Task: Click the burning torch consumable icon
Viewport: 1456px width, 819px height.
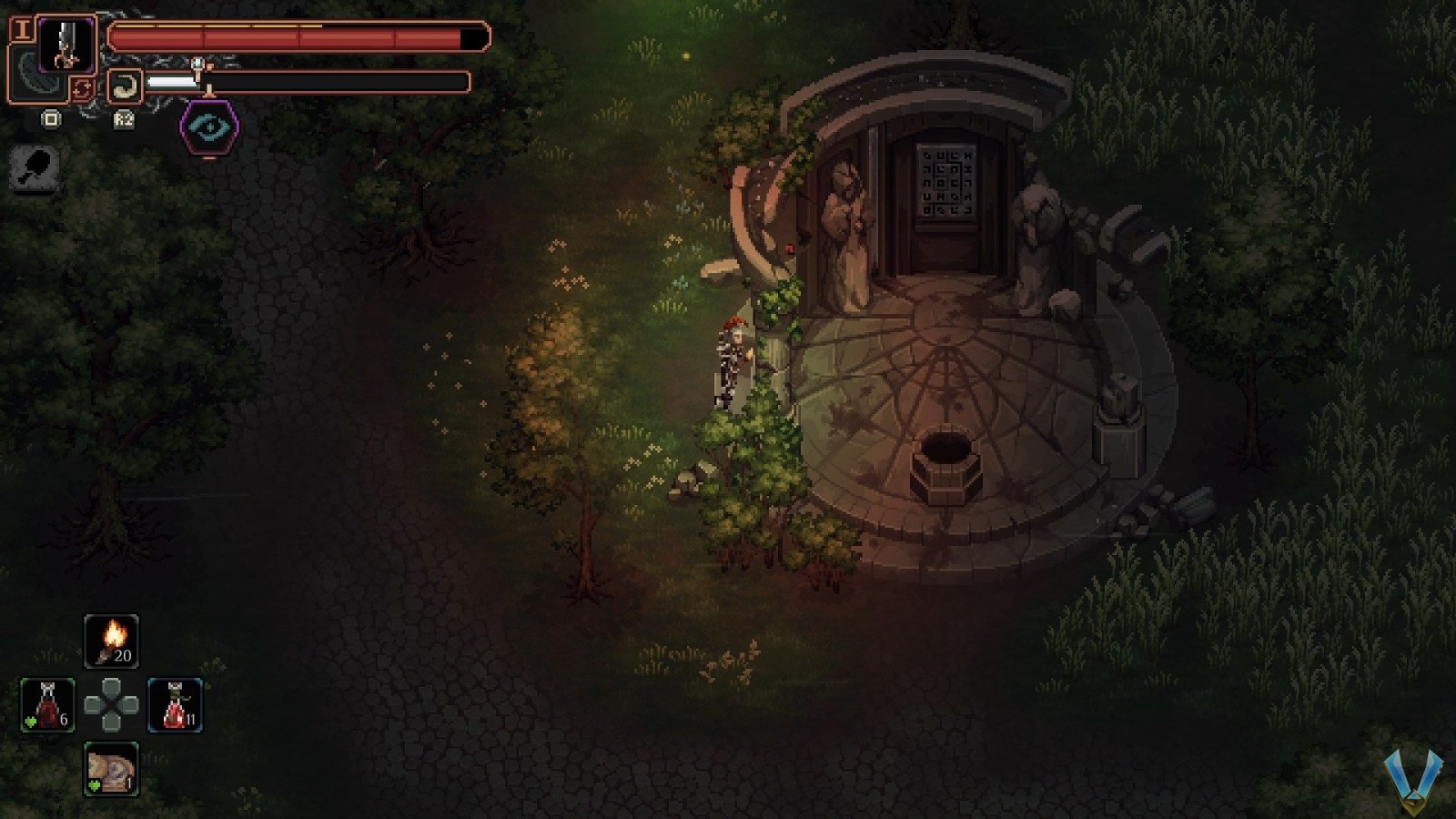Action: click(x=111, y=640)
